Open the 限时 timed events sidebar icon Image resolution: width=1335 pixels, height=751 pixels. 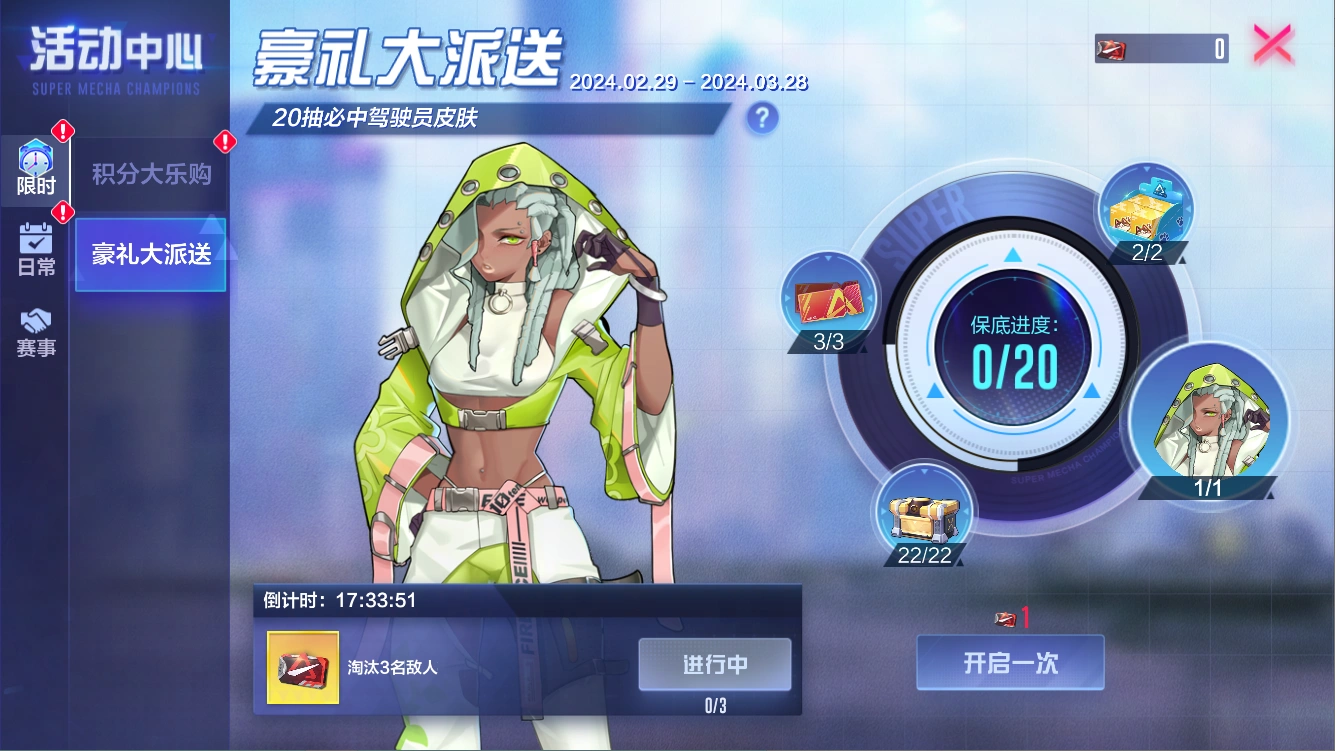pyautogui.click(x=35, y=168)
